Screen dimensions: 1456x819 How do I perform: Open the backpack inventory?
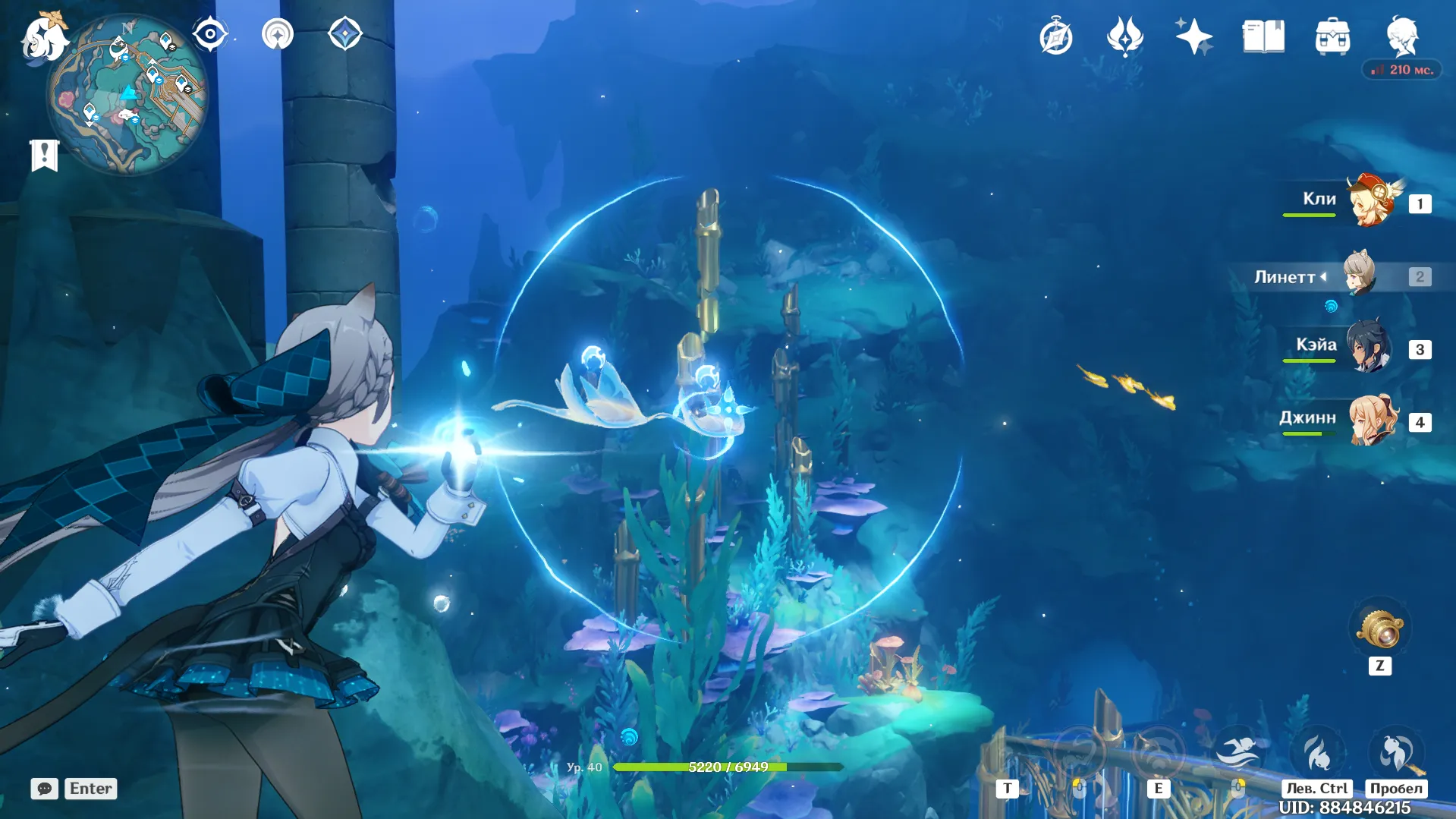click(x=1332, y=36)
